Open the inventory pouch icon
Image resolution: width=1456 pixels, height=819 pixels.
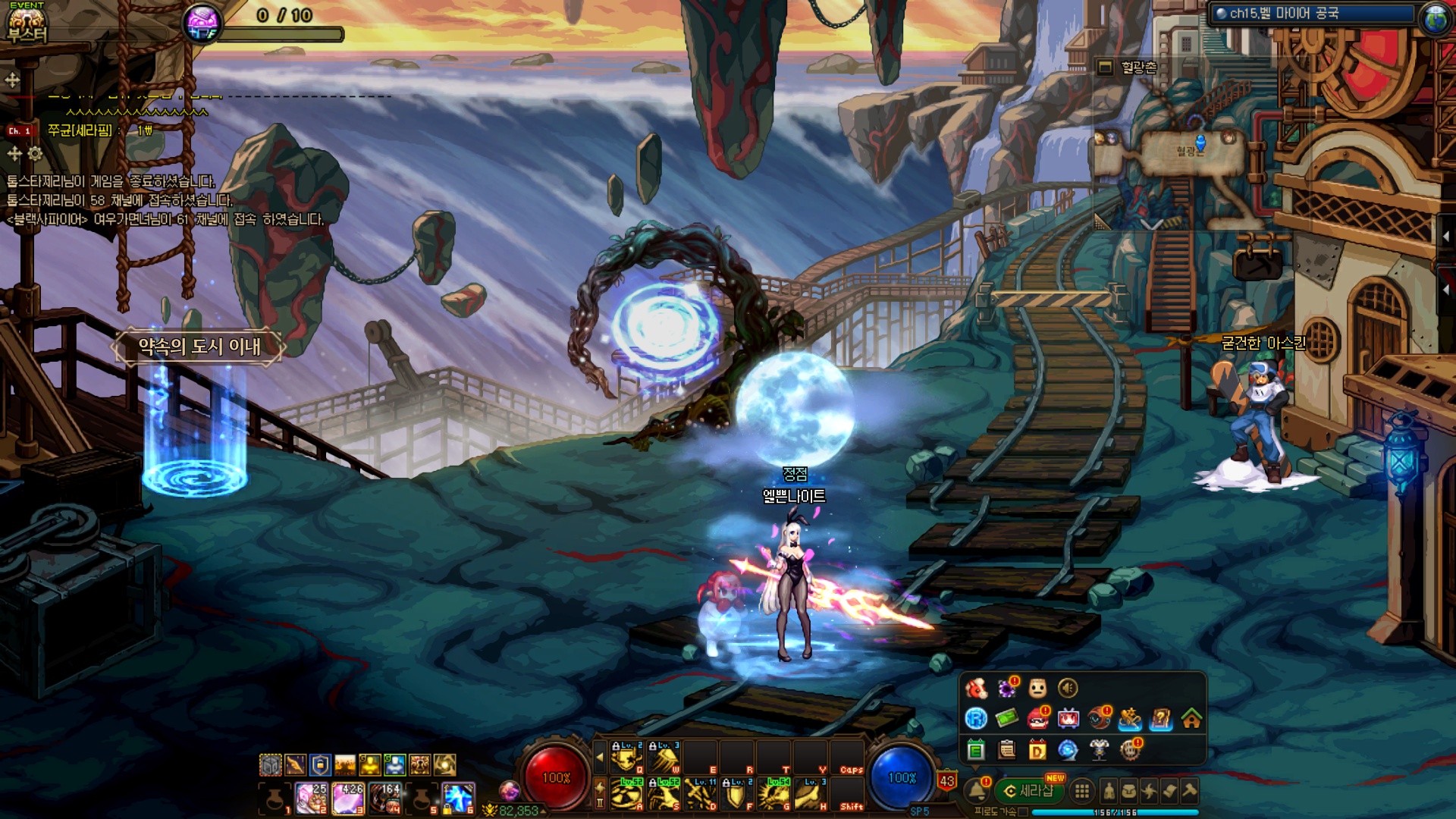1129,791
